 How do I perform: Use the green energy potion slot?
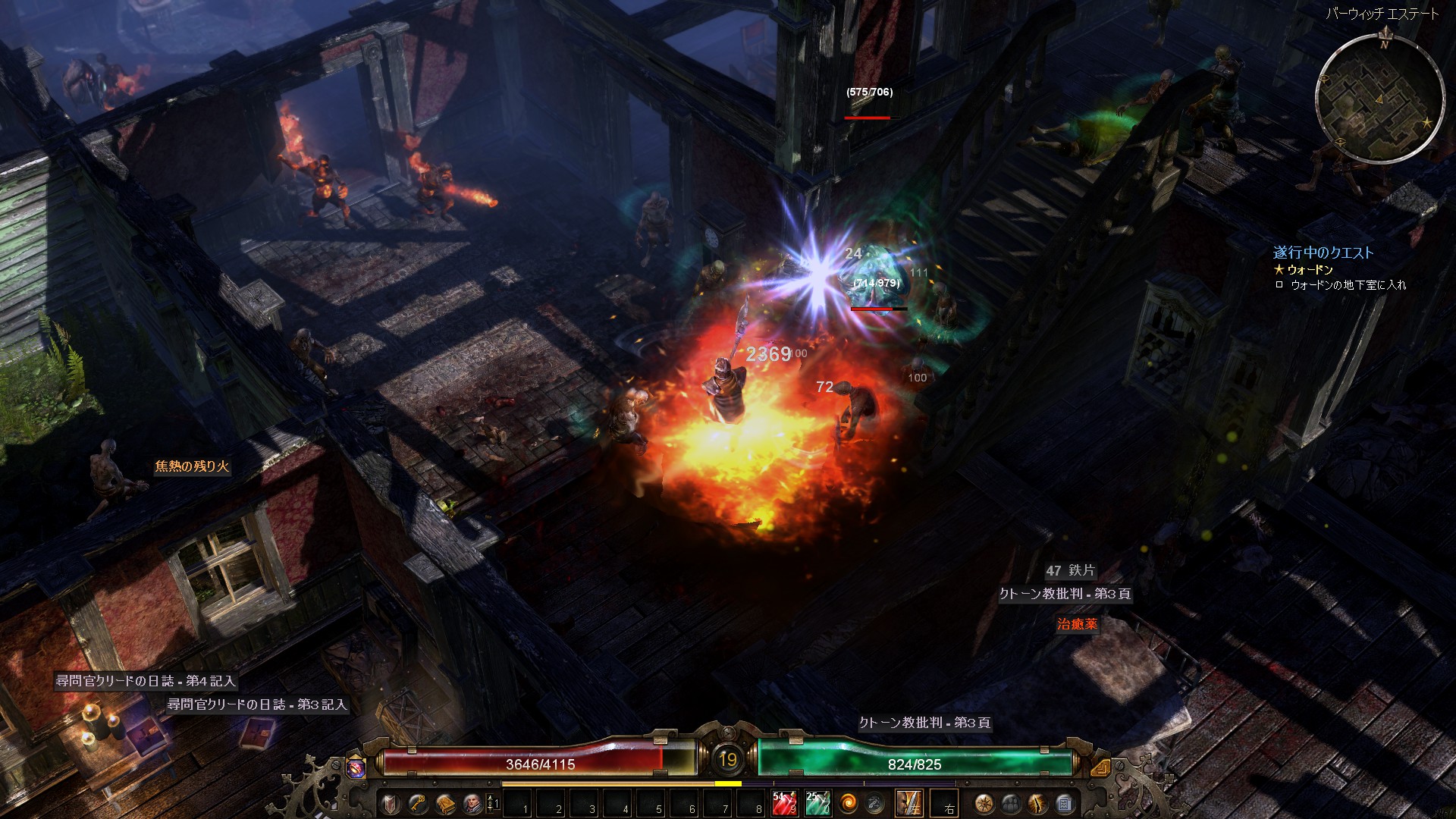point(817,803)
